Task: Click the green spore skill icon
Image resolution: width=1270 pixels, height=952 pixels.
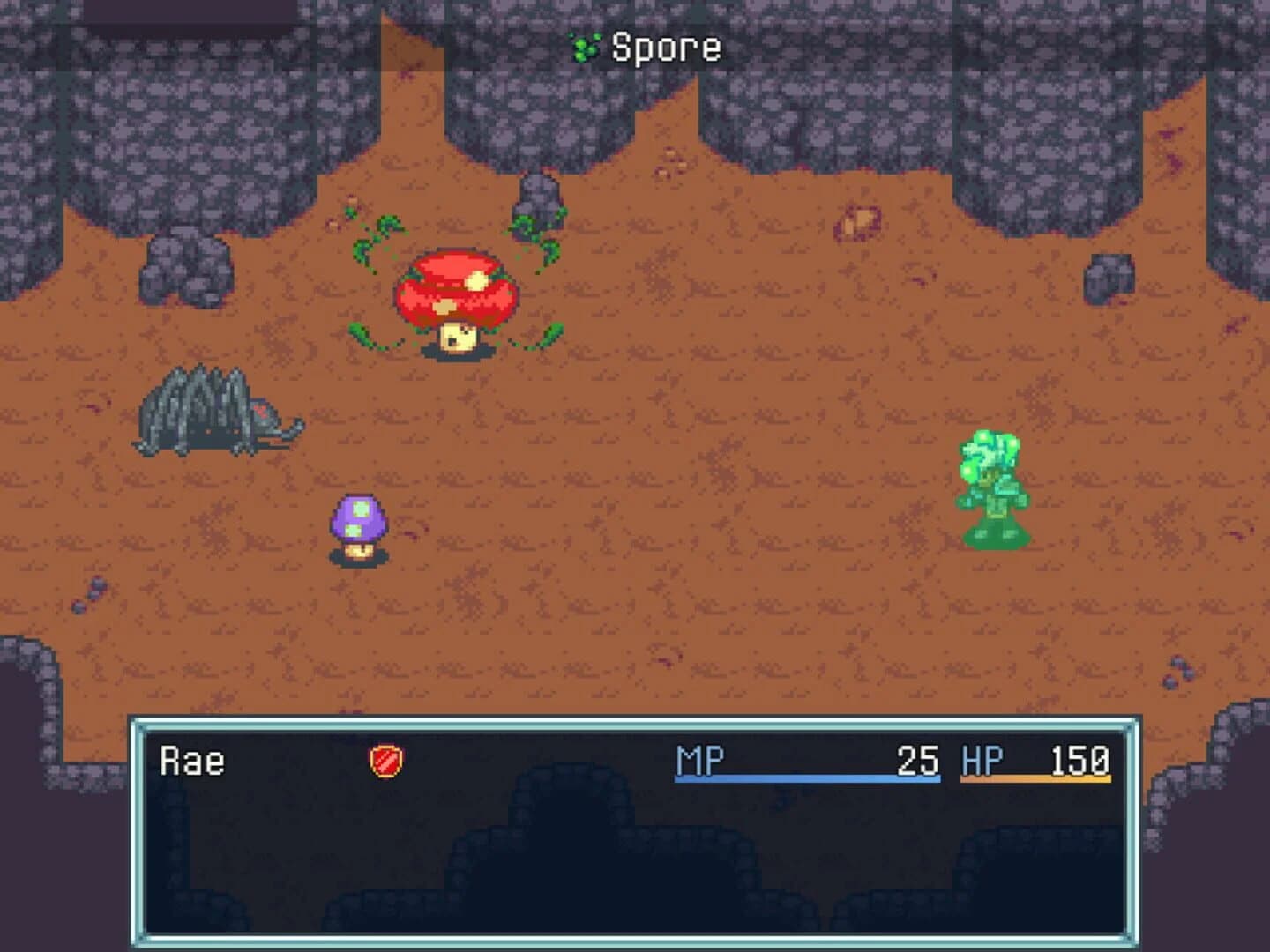Action: (x=584, y=48)
